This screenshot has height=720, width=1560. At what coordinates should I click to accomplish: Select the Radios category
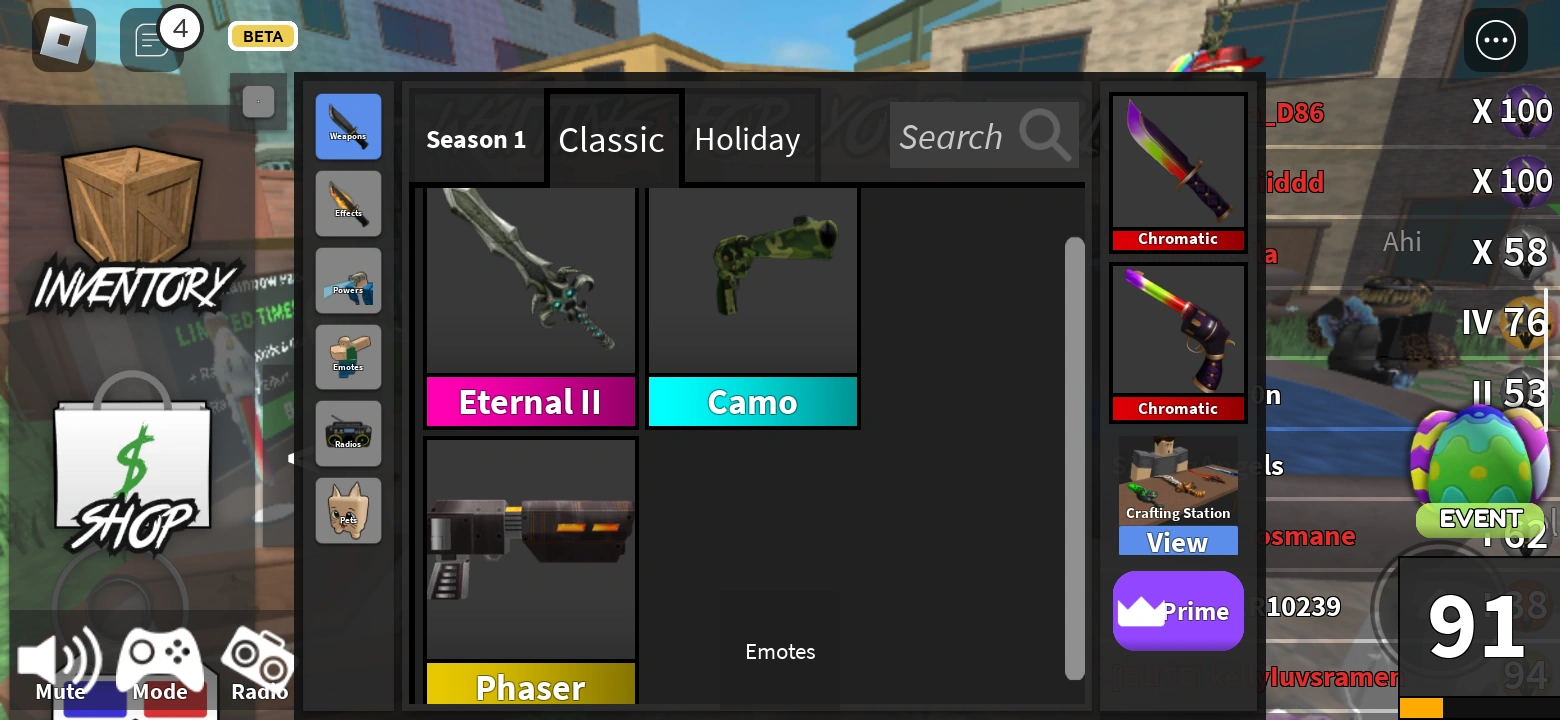point(348,434)
